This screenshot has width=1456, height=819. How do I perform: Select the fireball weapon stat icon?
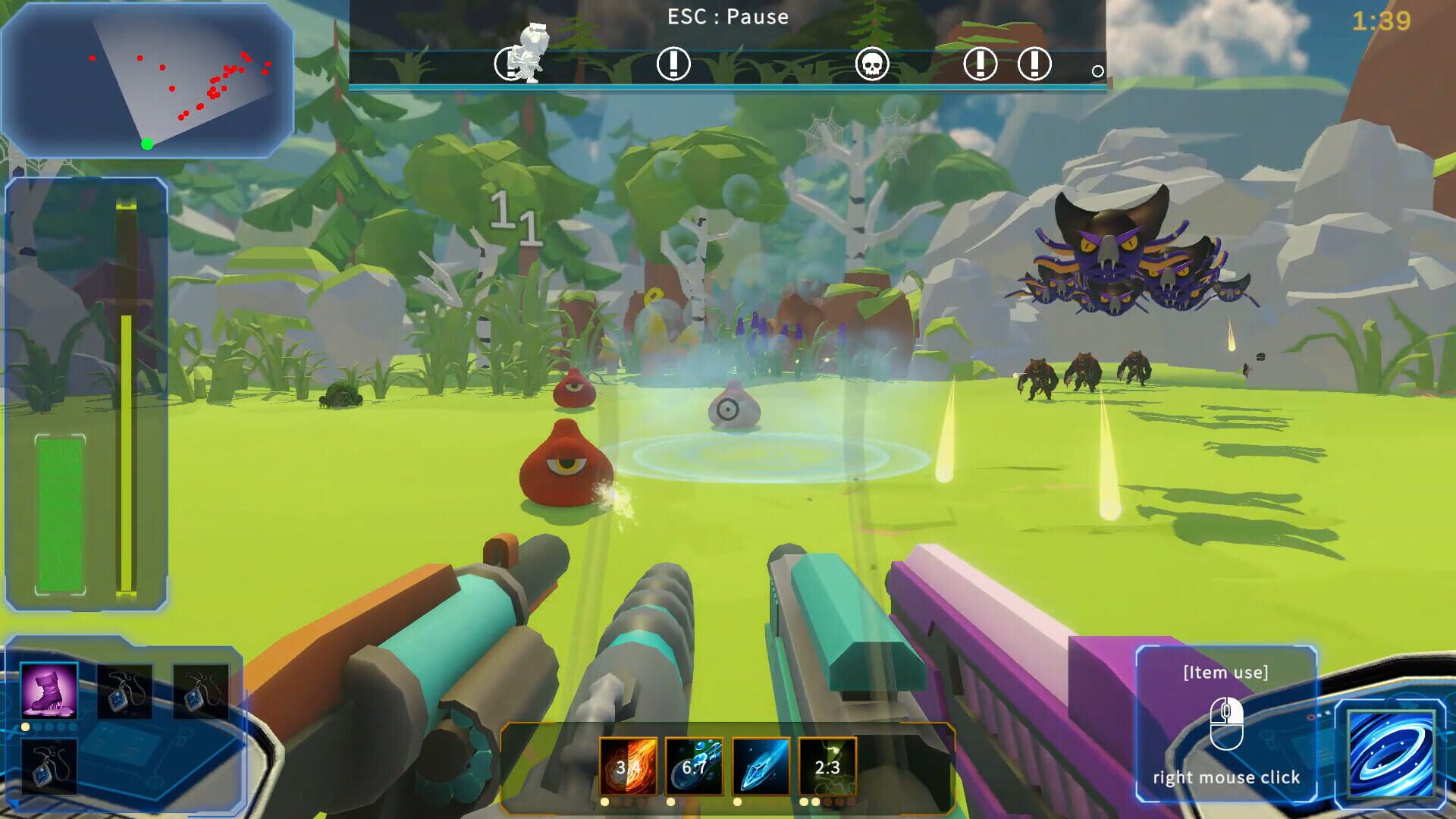628,767
